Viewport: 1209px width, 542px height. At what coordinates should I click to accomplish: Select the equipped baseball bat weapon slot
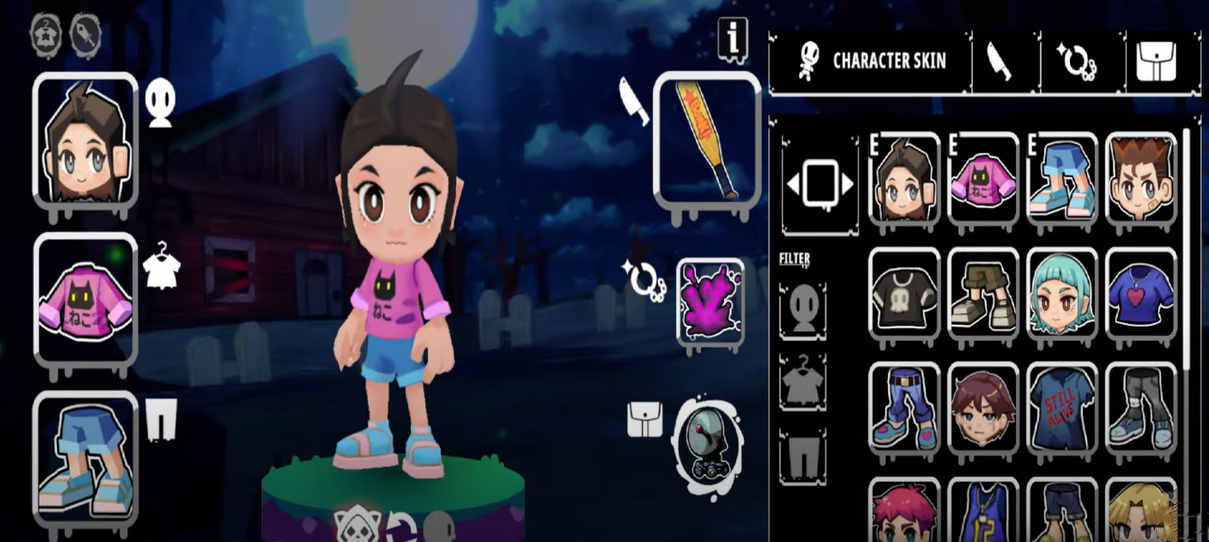tap(707, 140)
